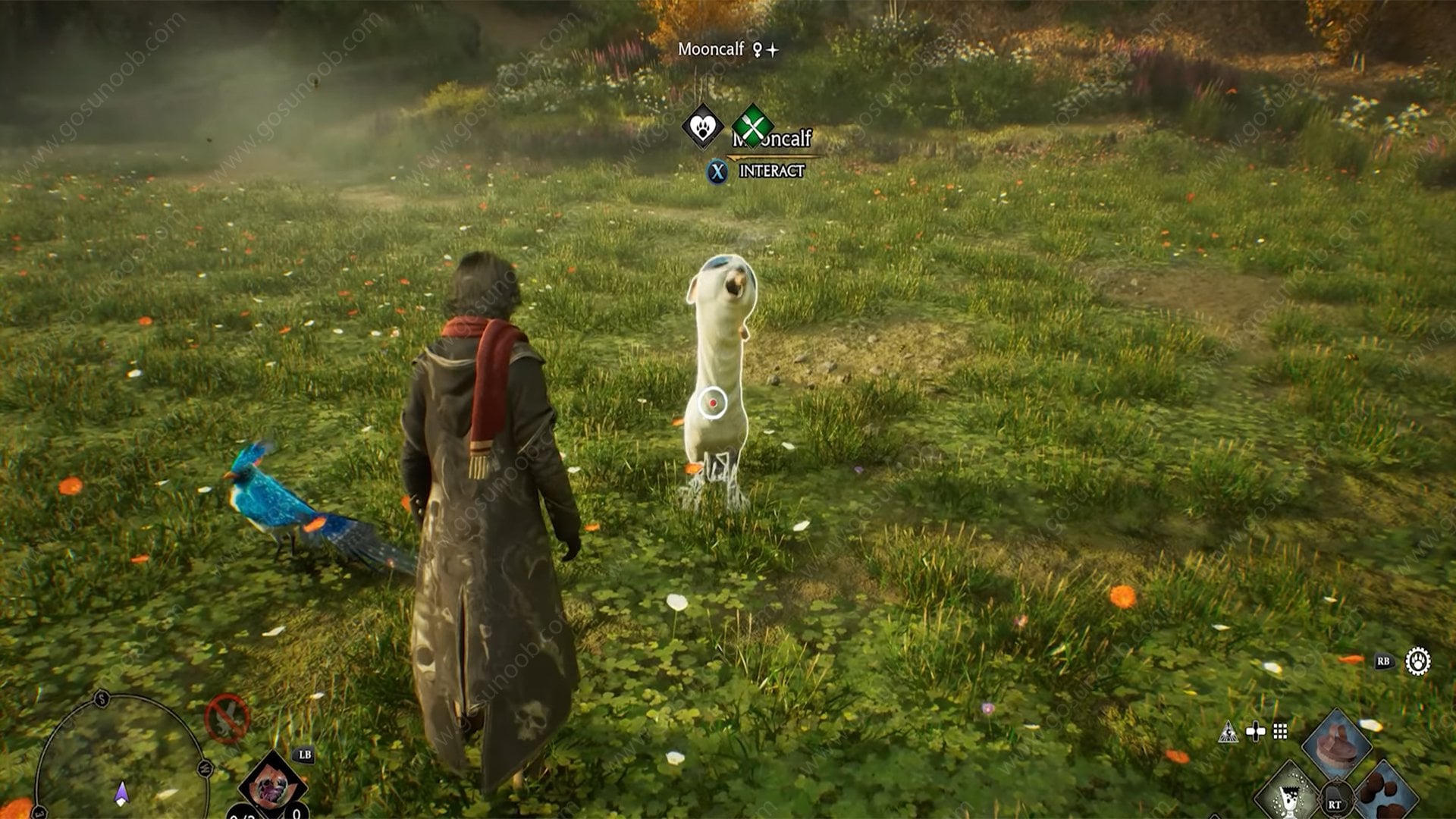Select the triangle eye icon

[x=1228, y=732]
